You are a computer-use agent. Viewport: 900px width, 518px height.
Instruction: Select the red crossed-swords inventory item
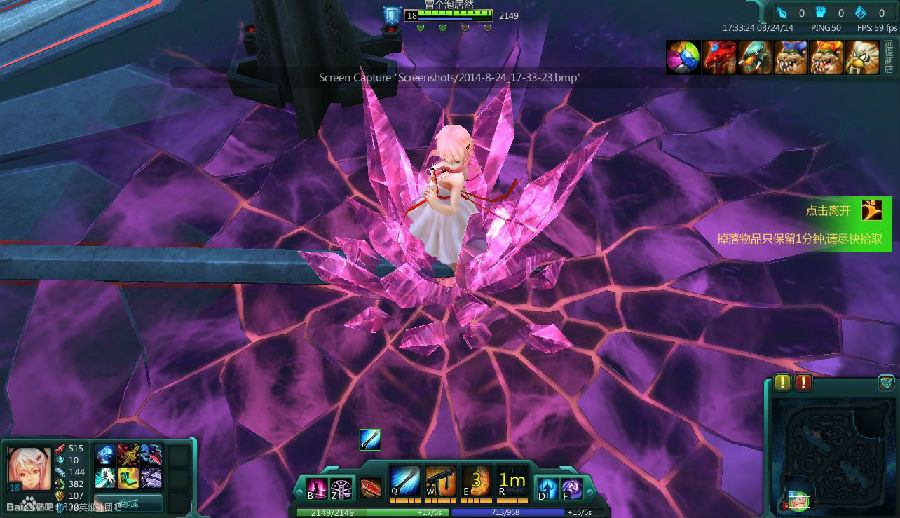click(129, 455)
